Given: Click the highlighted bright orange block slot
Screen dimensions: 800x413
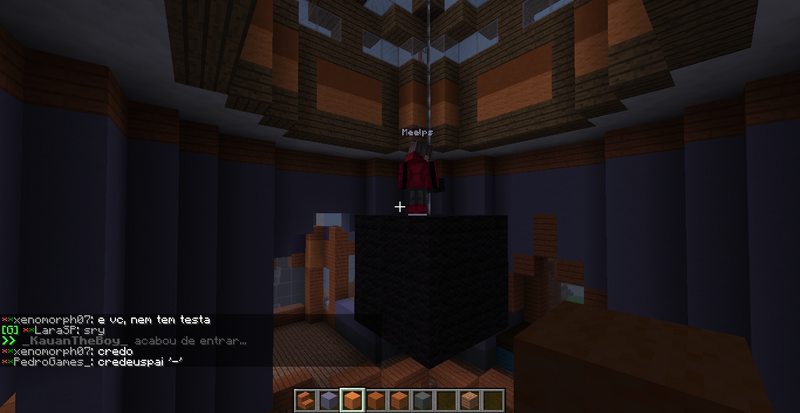Looking at the screenshot, I should [x=351, y=401].
